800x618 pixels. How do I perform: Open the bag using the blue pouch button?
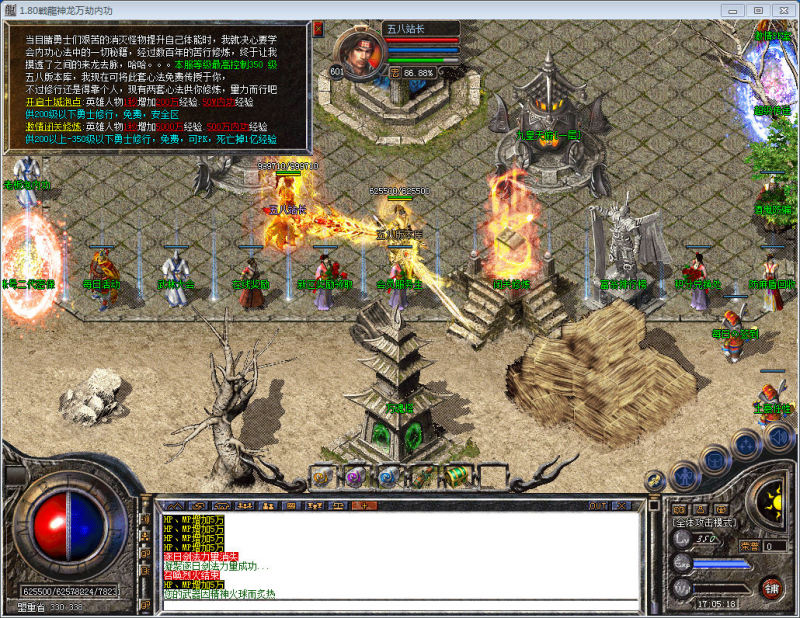tap(714, 459)
